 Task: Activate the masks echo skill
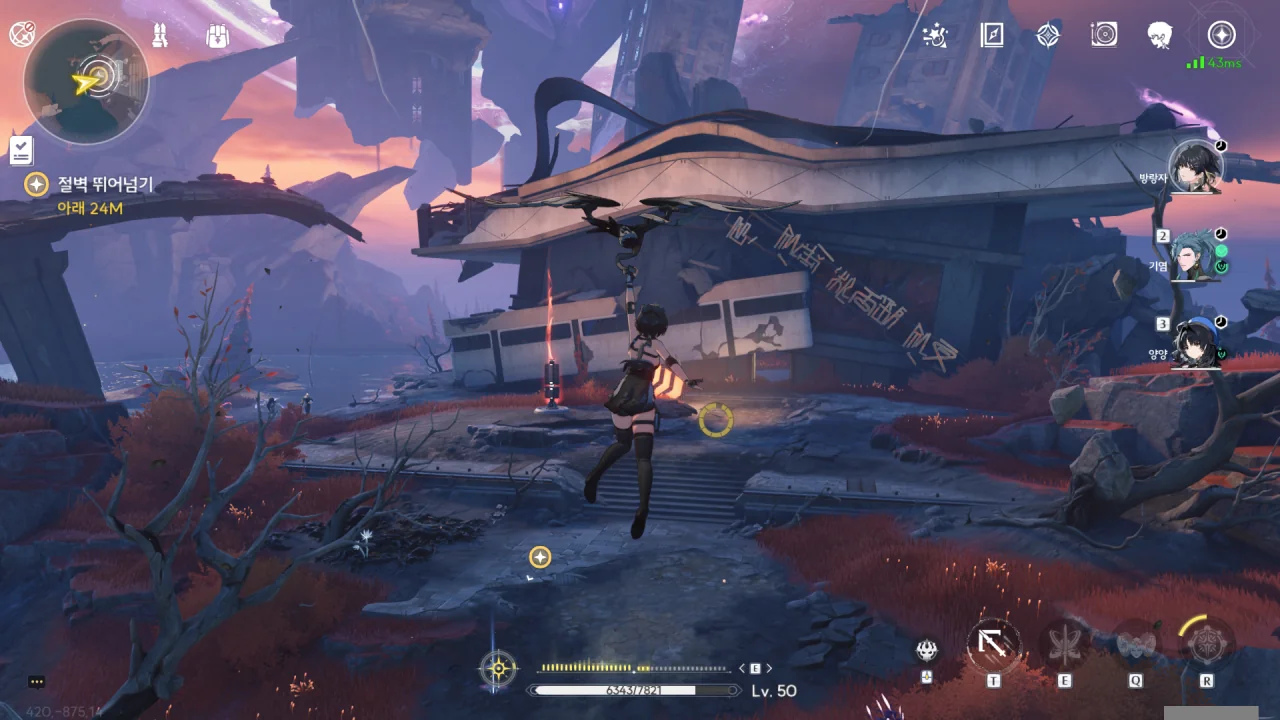[x=1135, y=646]
